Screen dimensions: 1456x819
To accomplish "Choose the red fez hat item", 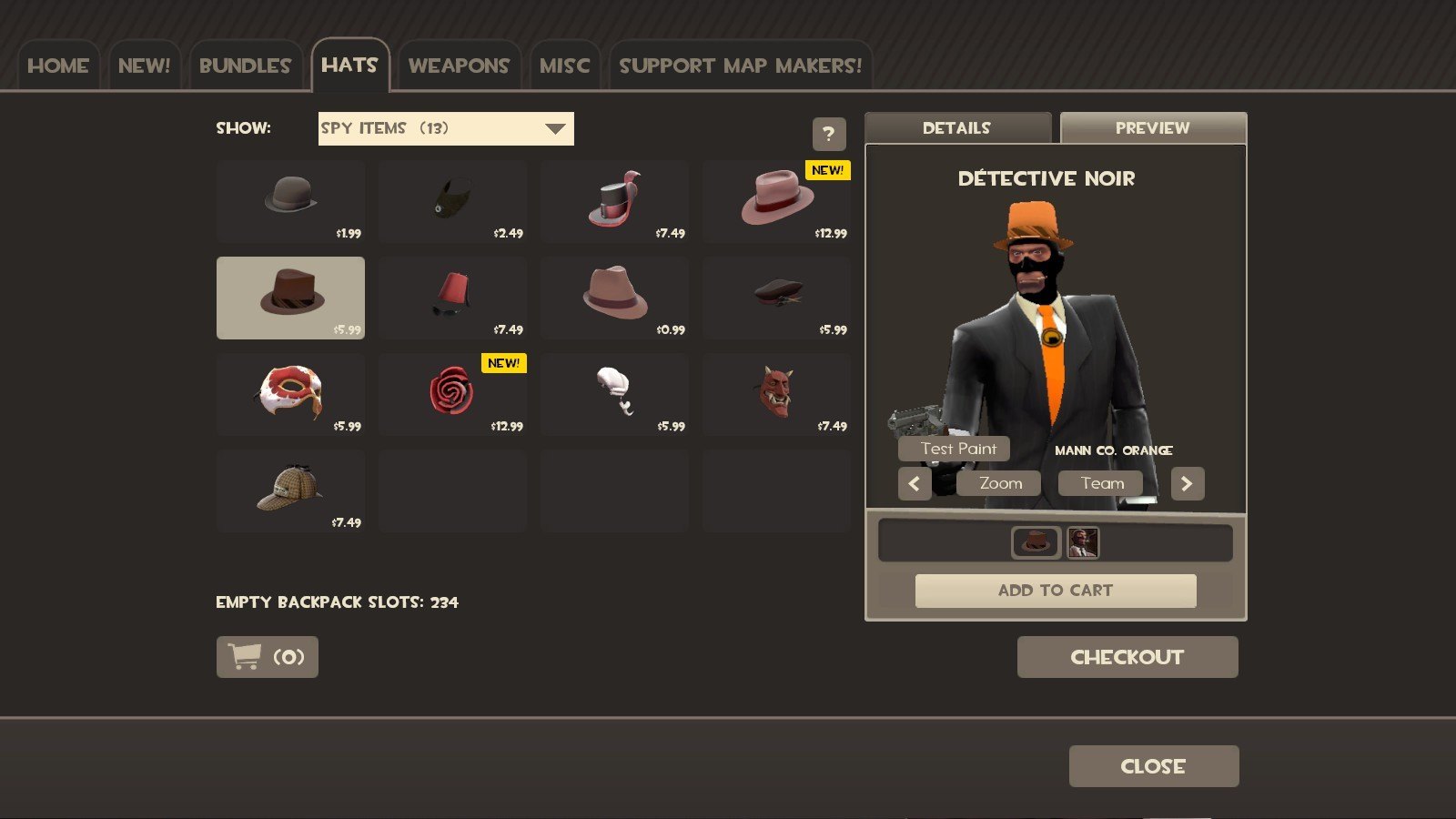I will [x=452, y=298].
